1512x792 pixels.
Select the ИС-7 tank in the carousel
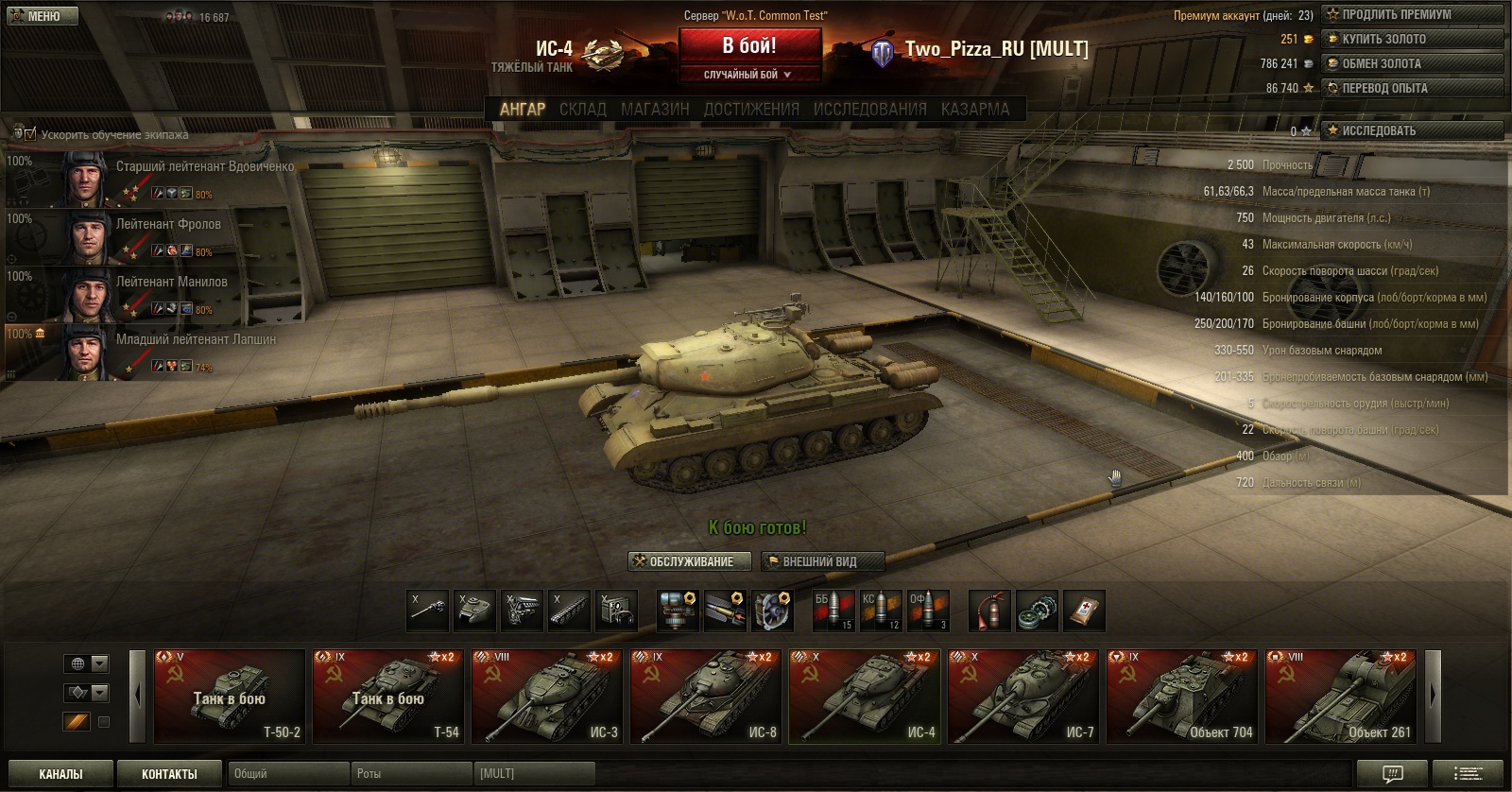1023,697
